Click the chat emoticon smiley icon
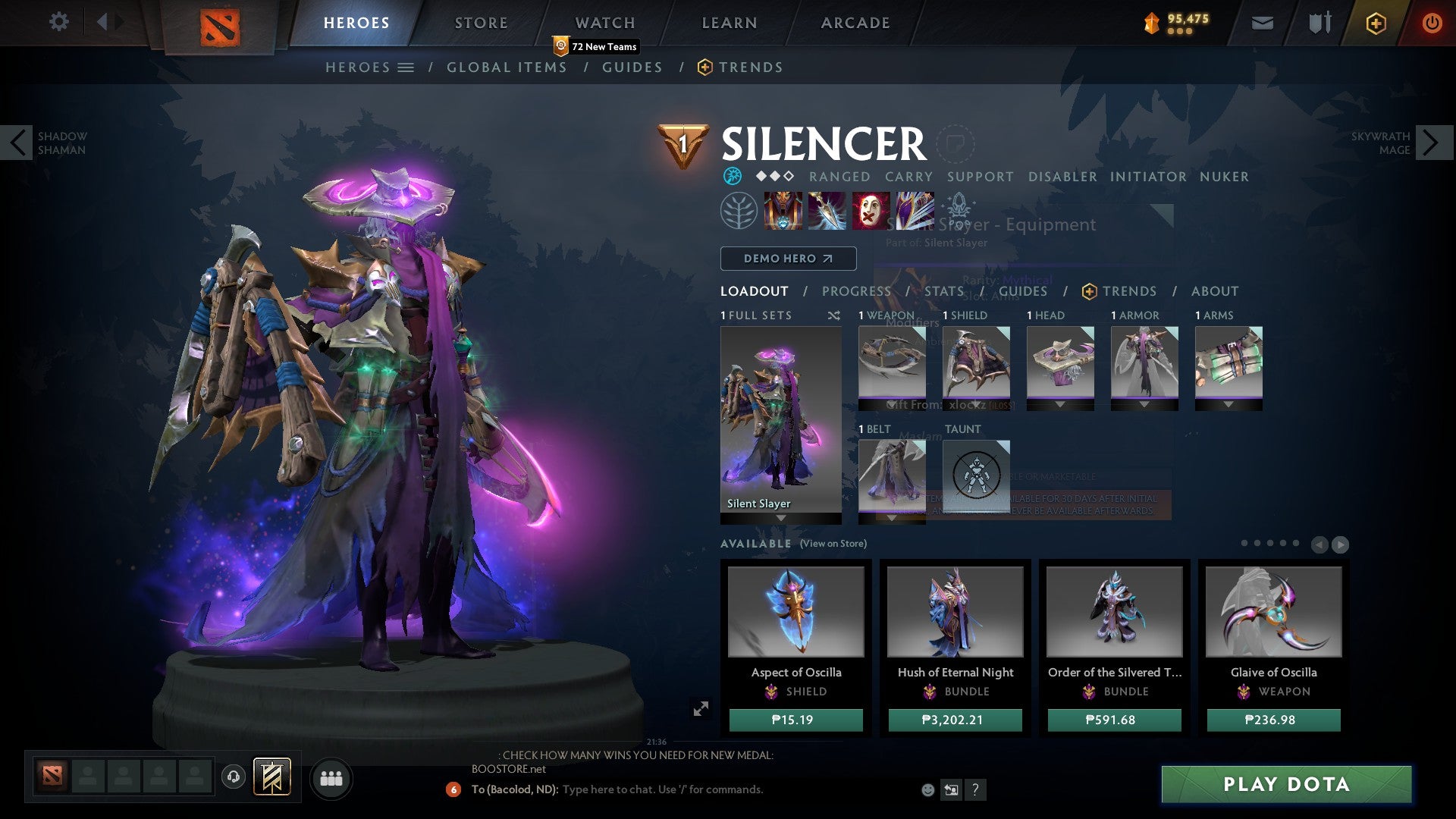 click(x=927, y=789)
